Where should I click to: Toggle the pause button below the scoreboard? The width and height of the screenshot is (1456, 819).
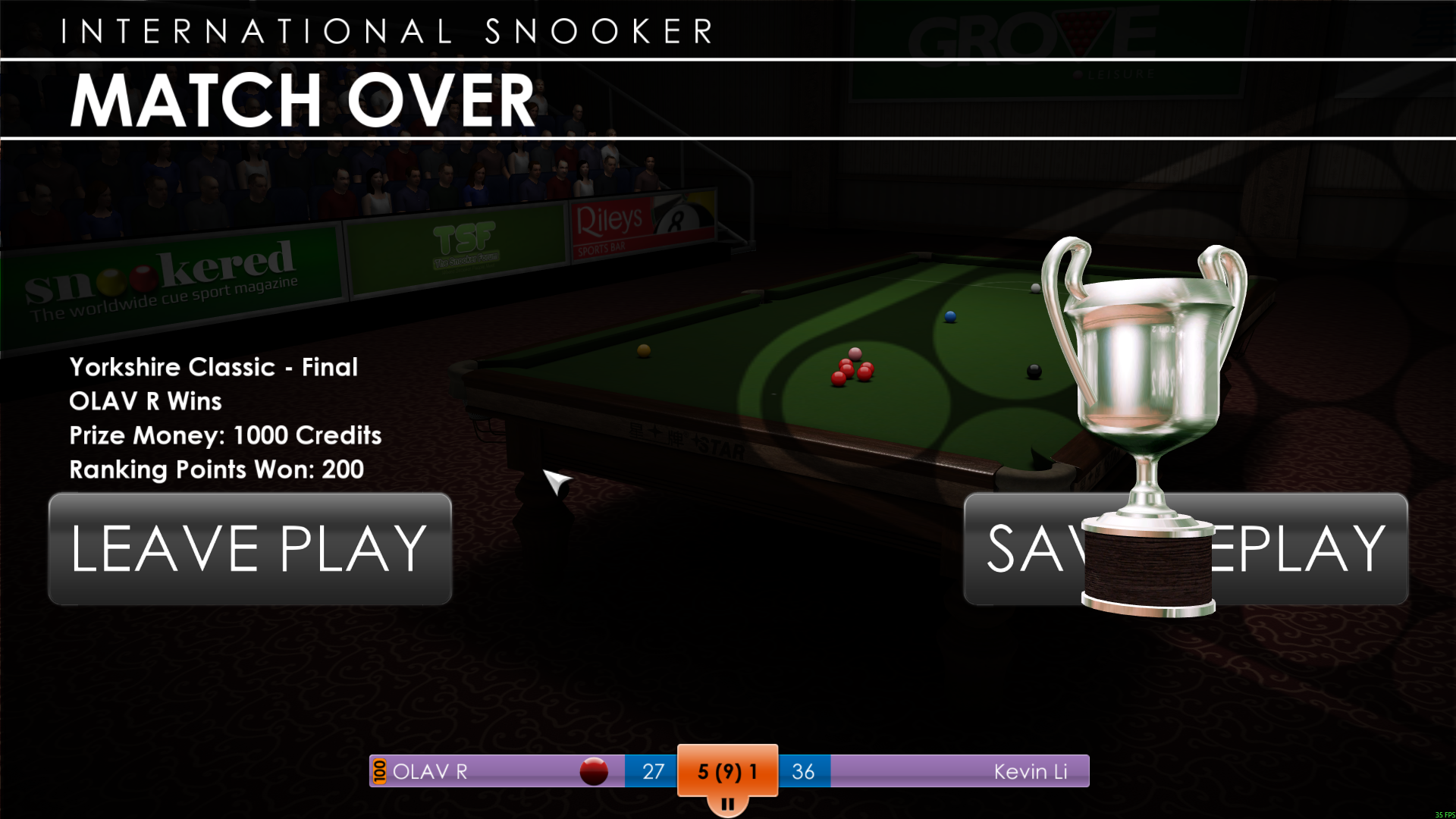point(727,804)
